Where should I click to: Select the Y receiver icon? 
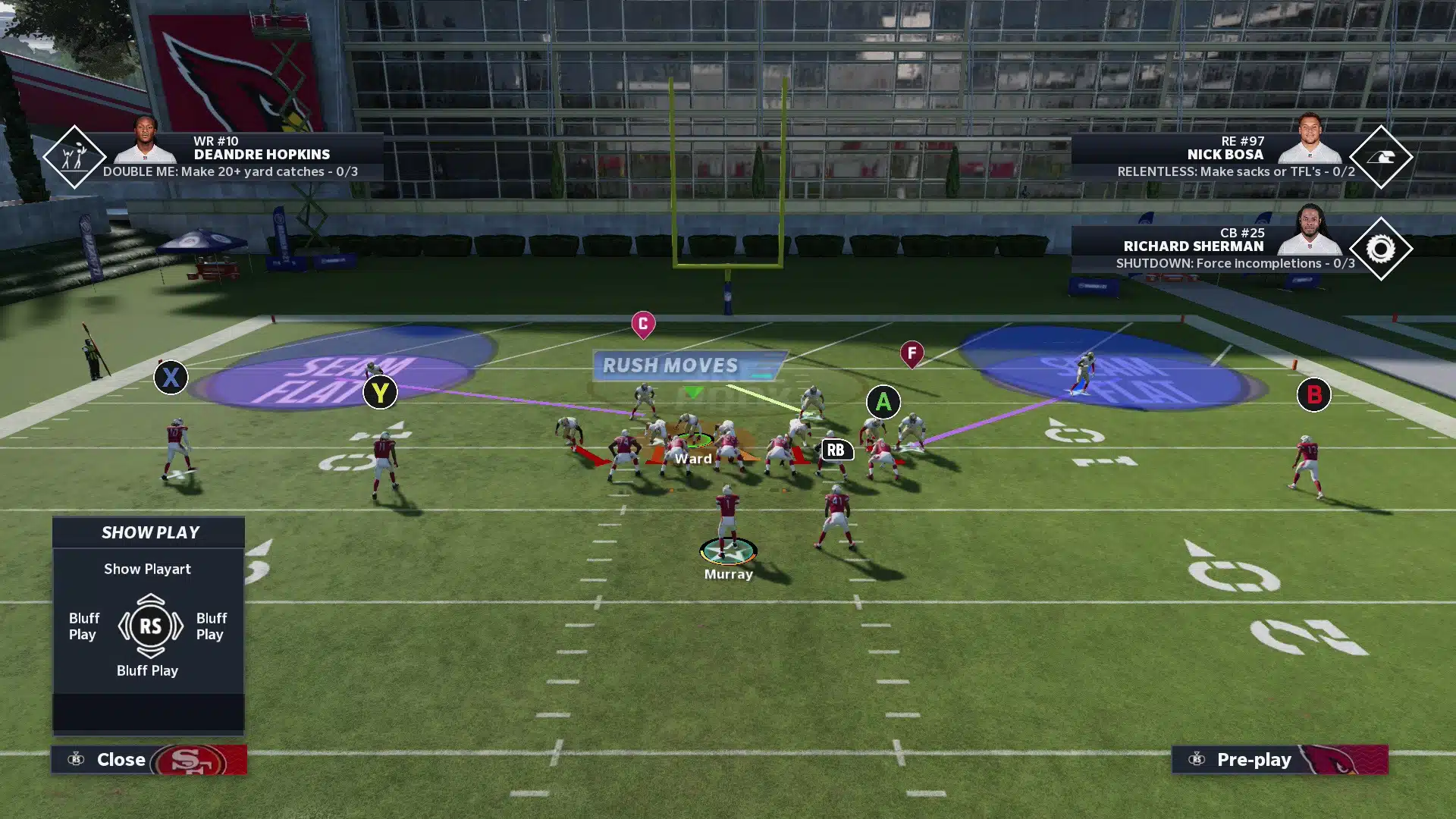[380, 393]
